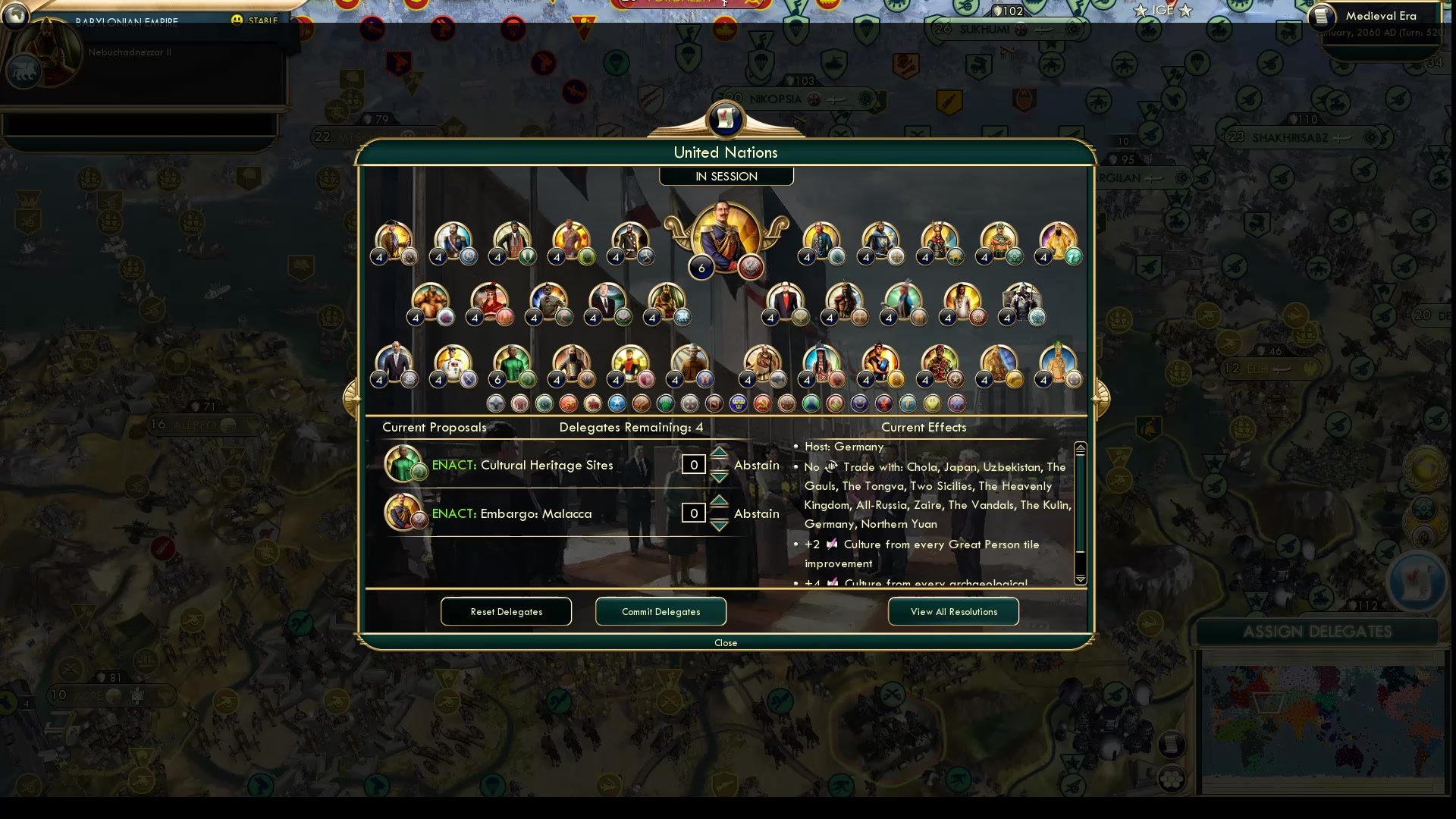Click Germany's large host leader portrait
The width and height of the screenshot is (1456, 819).
725,235
